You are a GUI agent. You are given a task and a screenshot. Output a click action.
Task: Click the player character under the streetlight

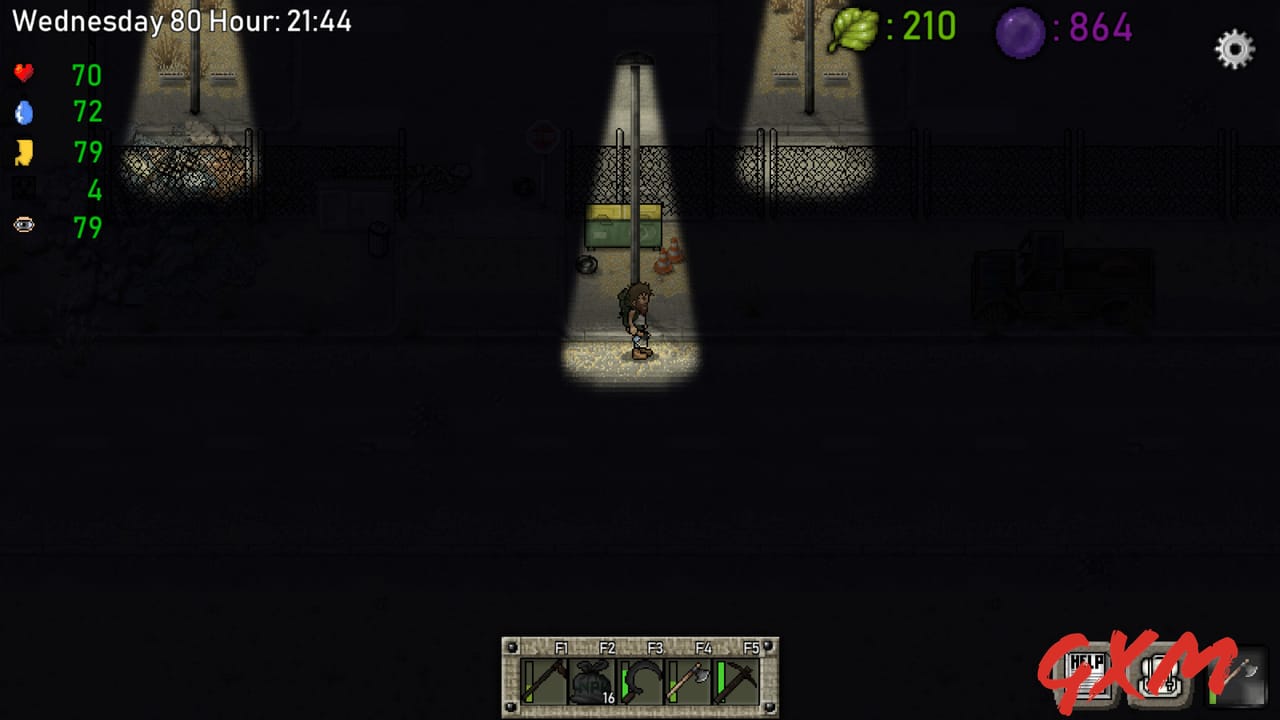click(637, 315)
